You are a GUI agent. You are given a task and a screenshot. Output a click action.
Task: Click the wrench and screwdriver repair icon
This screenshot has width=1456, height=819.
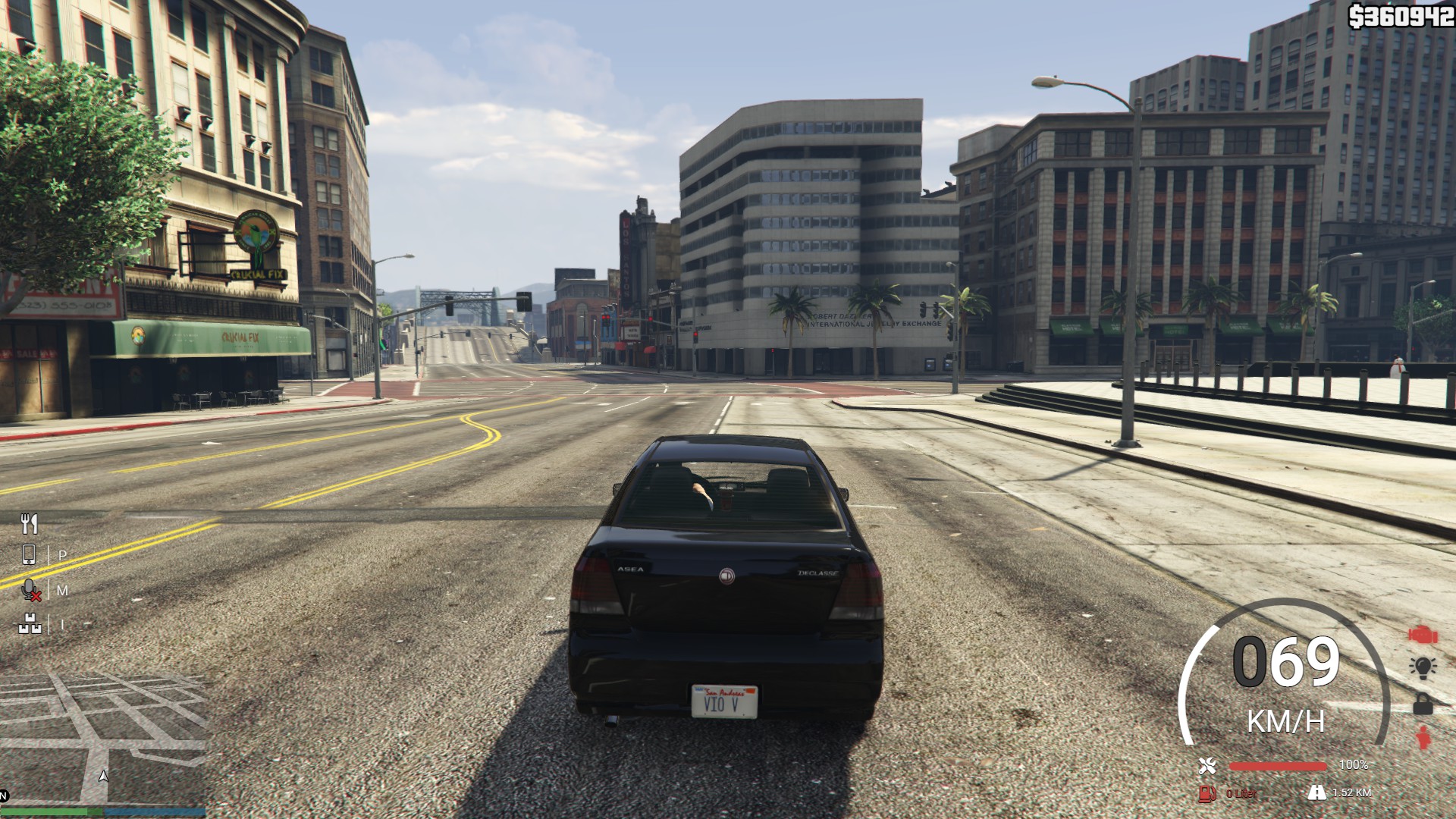click(1208, 766)
